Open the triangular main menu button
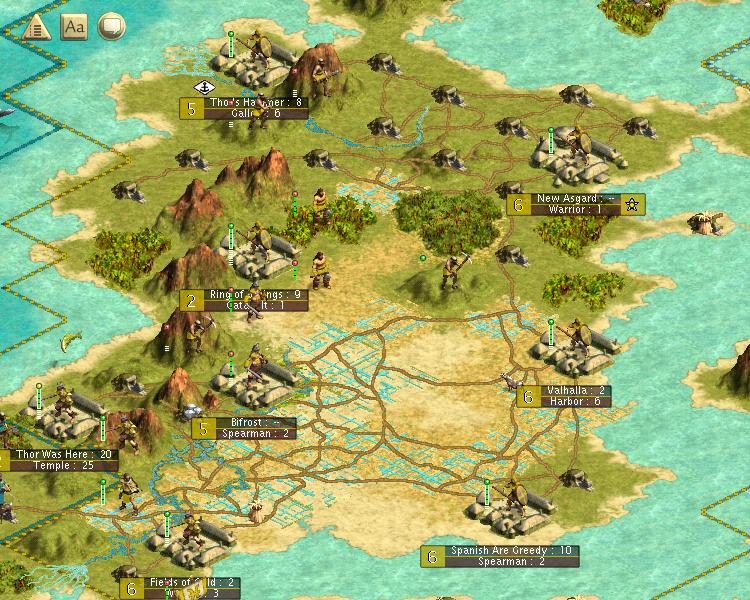 pos(33,26)
